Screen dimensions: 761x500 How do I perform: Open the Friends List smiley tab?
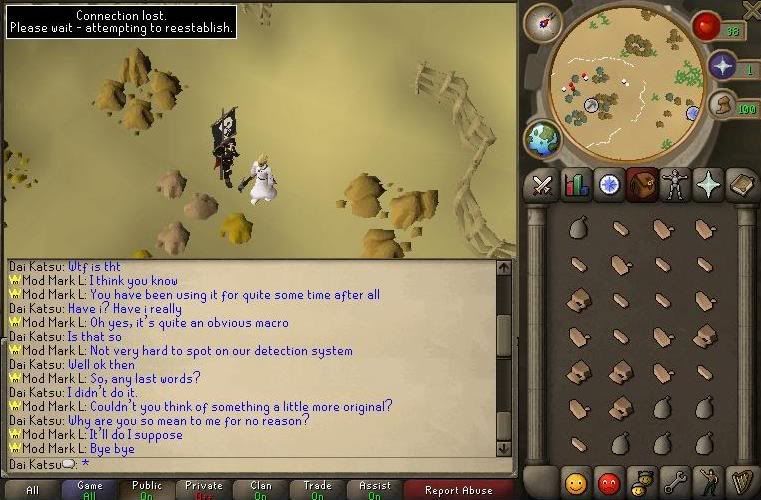[575, 483]
